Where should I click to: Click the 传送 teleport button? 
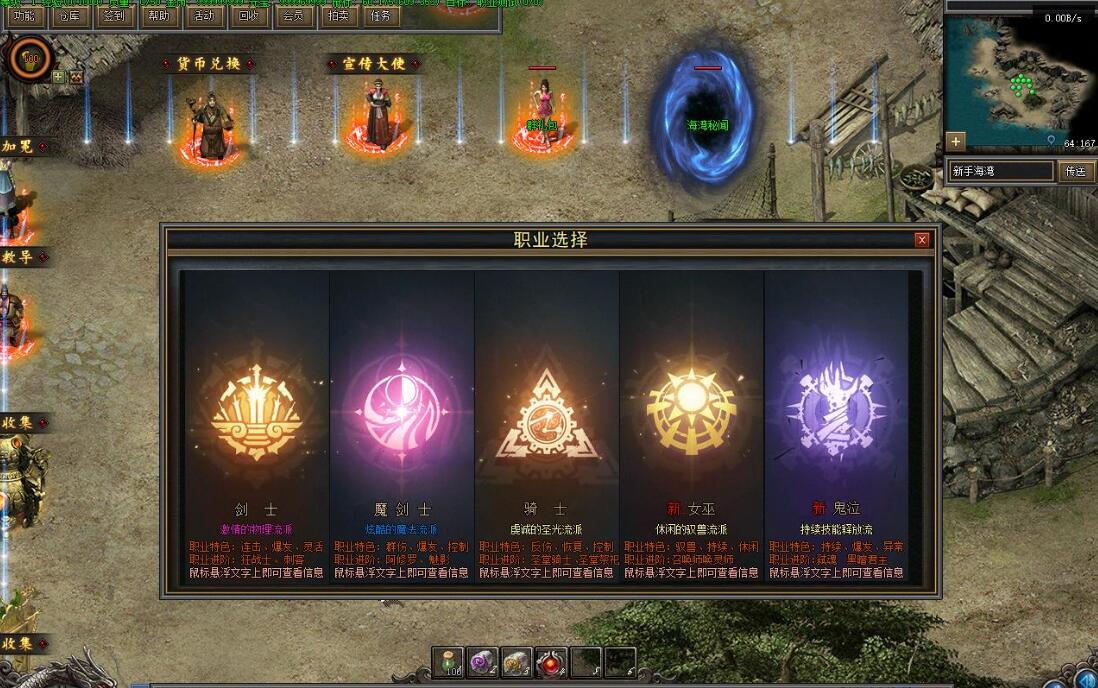pyautogui.click(x=1074, y=171)
